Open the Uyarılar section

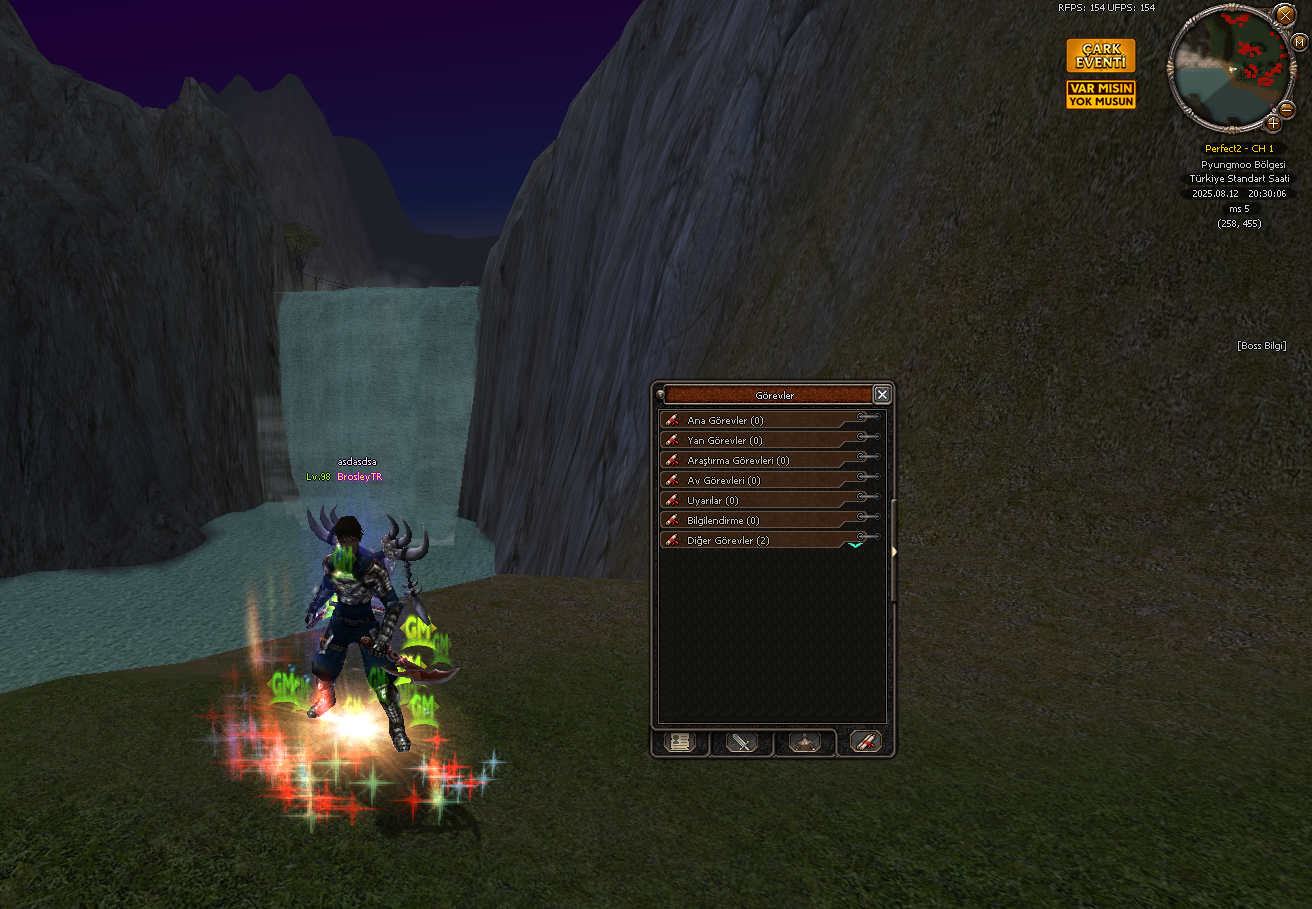(760, 501)
